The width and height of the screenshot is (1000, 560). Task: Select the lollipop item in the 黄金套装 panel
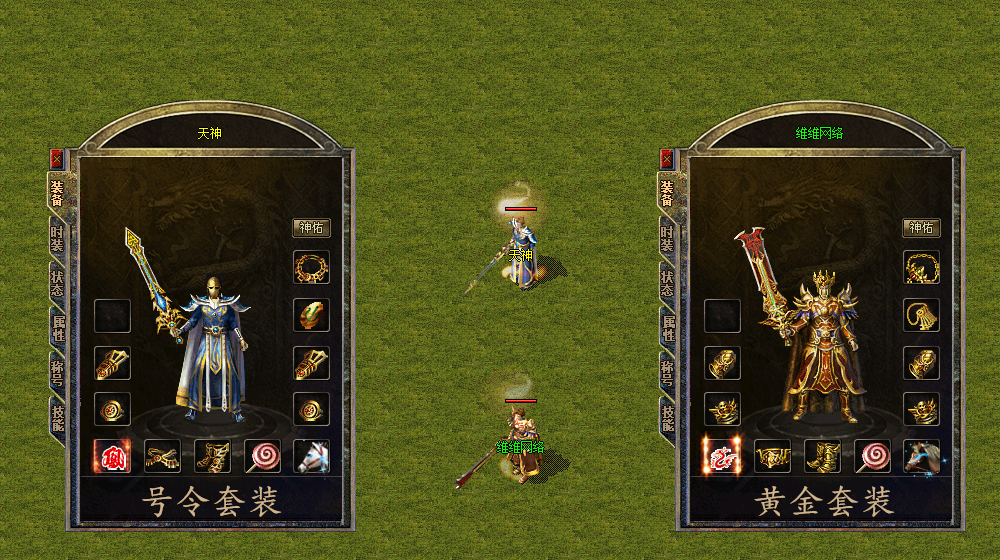(872, 456)
